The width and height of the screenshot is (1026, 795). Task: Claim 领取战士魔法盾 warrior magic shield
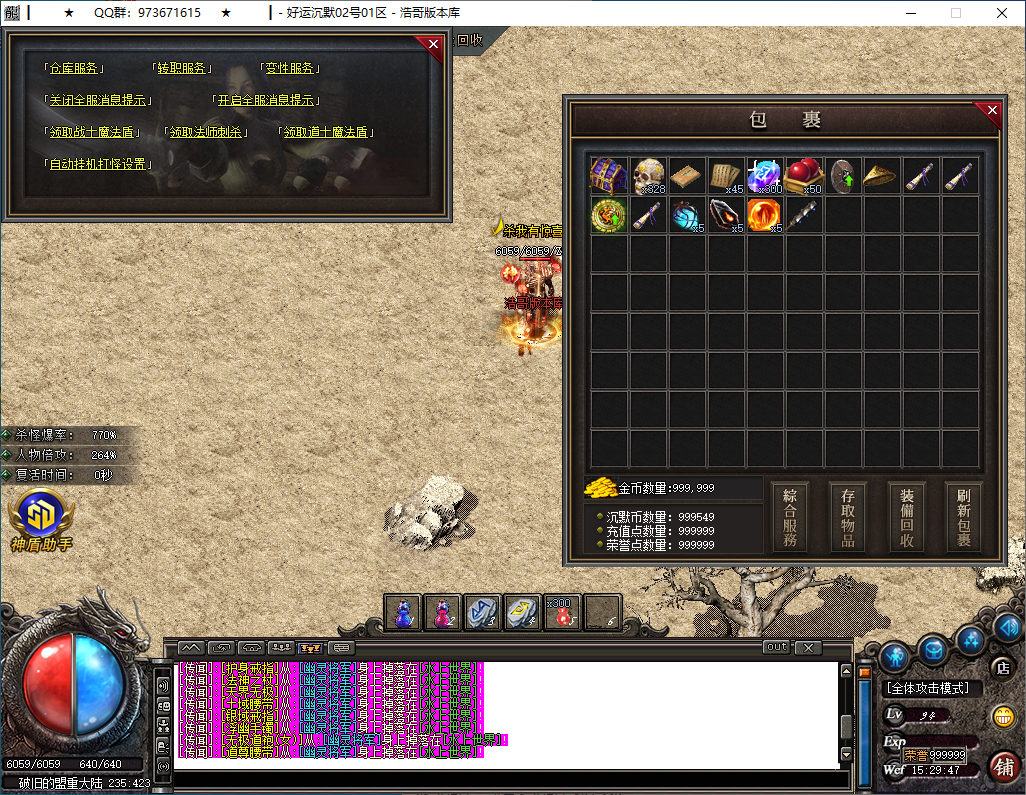(91, 132)
